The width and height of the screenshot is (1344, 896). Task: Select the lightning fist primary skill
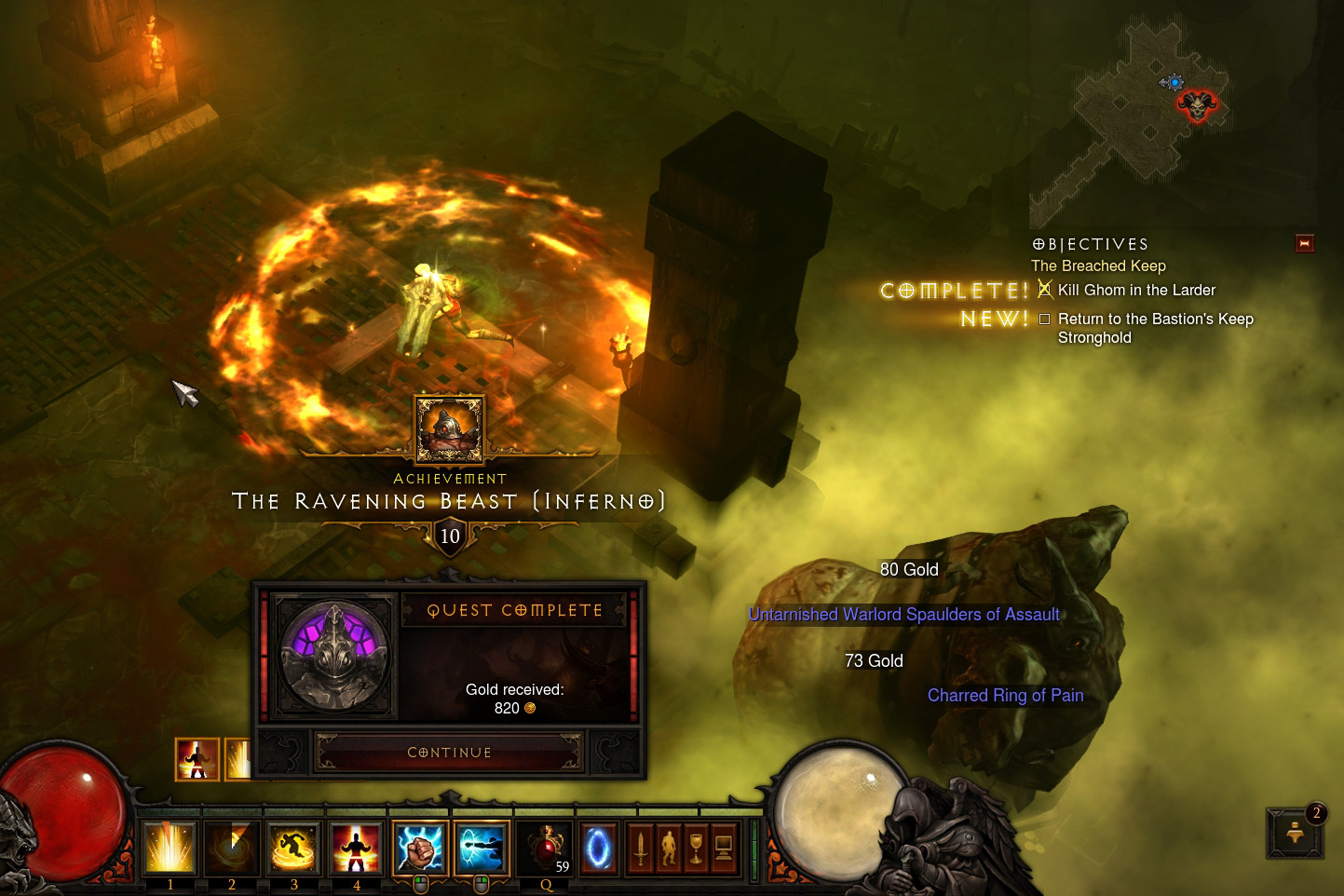click(420, 848)
